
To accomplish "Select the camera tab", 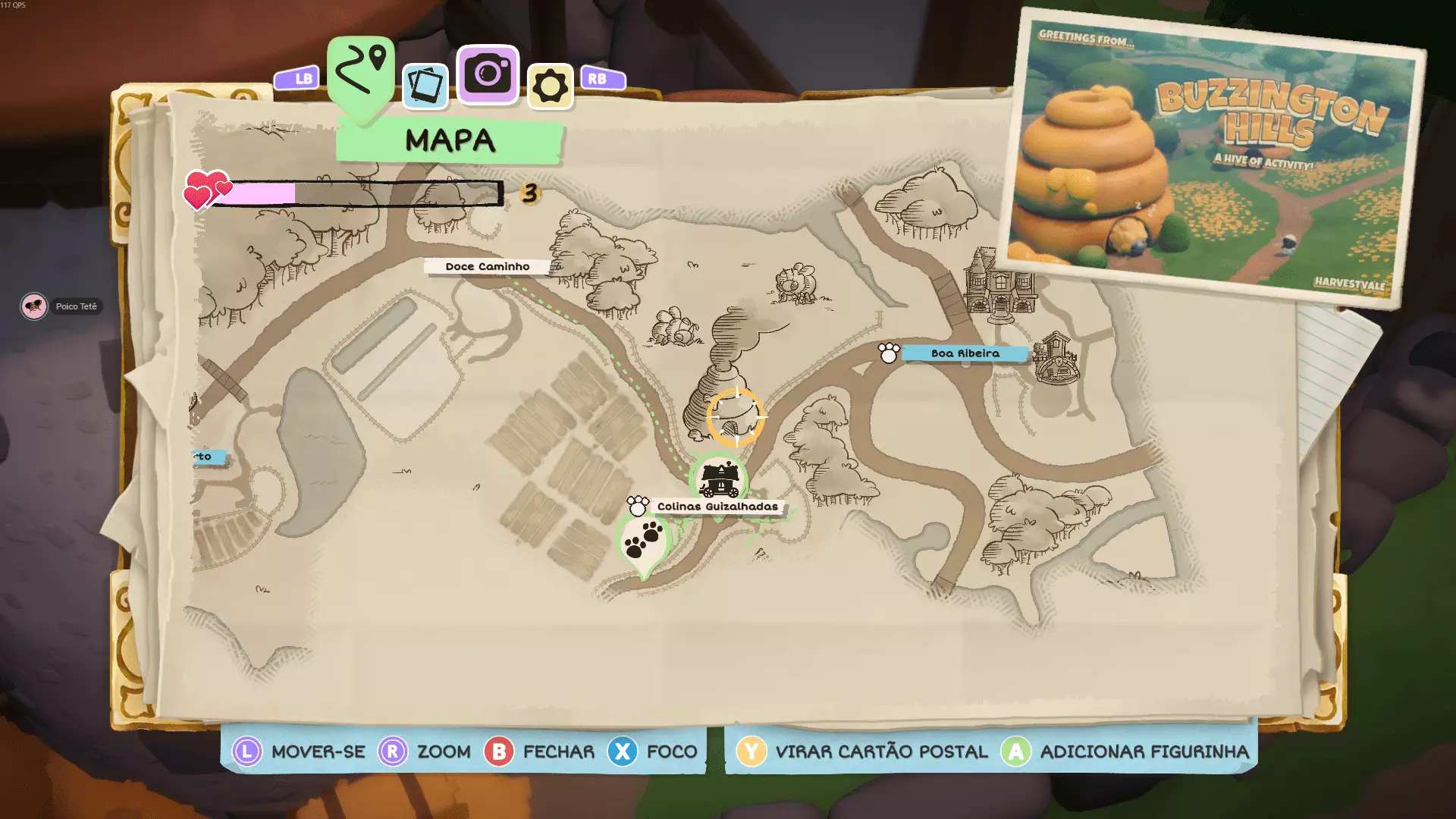I will (488, 74).
